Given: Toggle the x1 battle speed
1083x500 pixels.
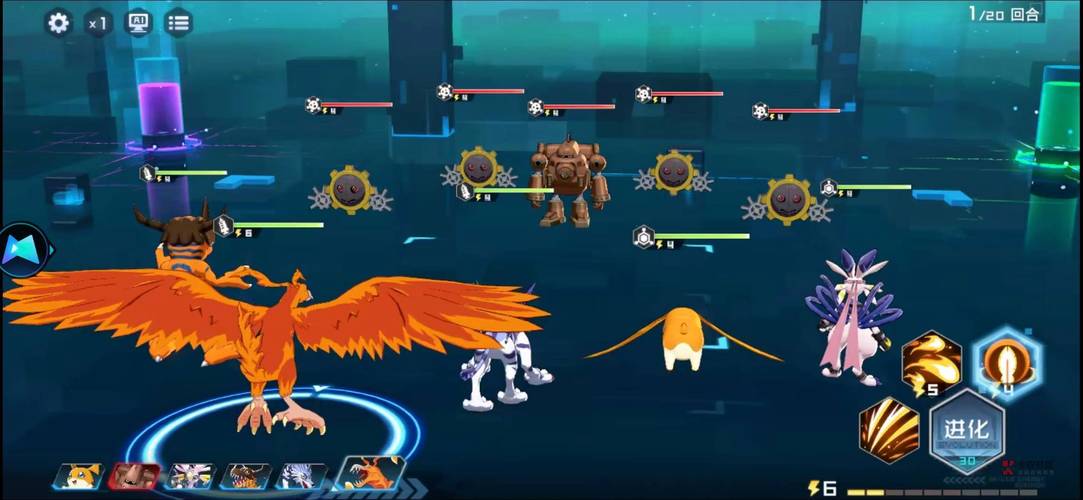Looking at the screenshot, I should [x=97, y=22].
